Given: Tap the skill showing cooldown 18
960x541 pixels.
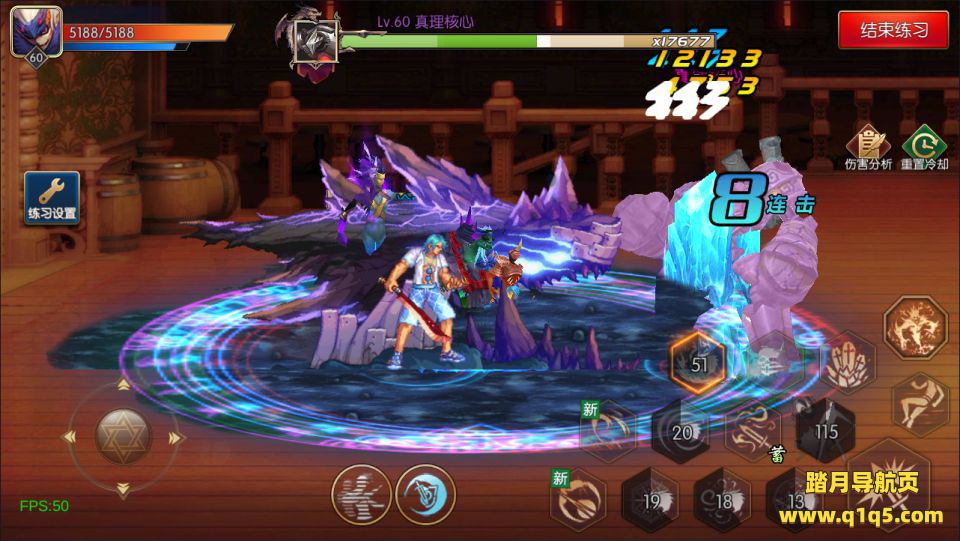Looking at the screenshot, I should (x=723, y=500).
